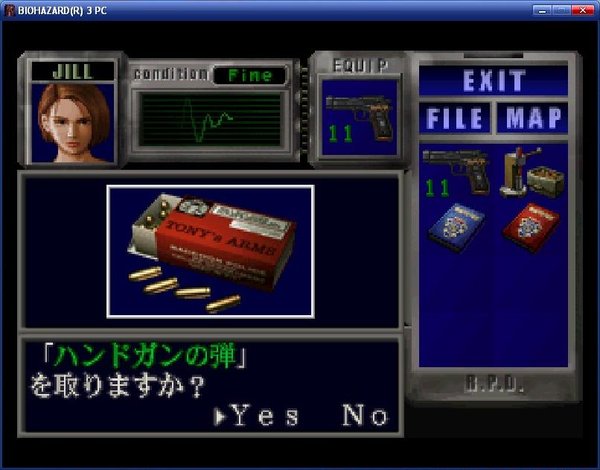Click the equipped handgun in EQUIP slot

point(357,119)
